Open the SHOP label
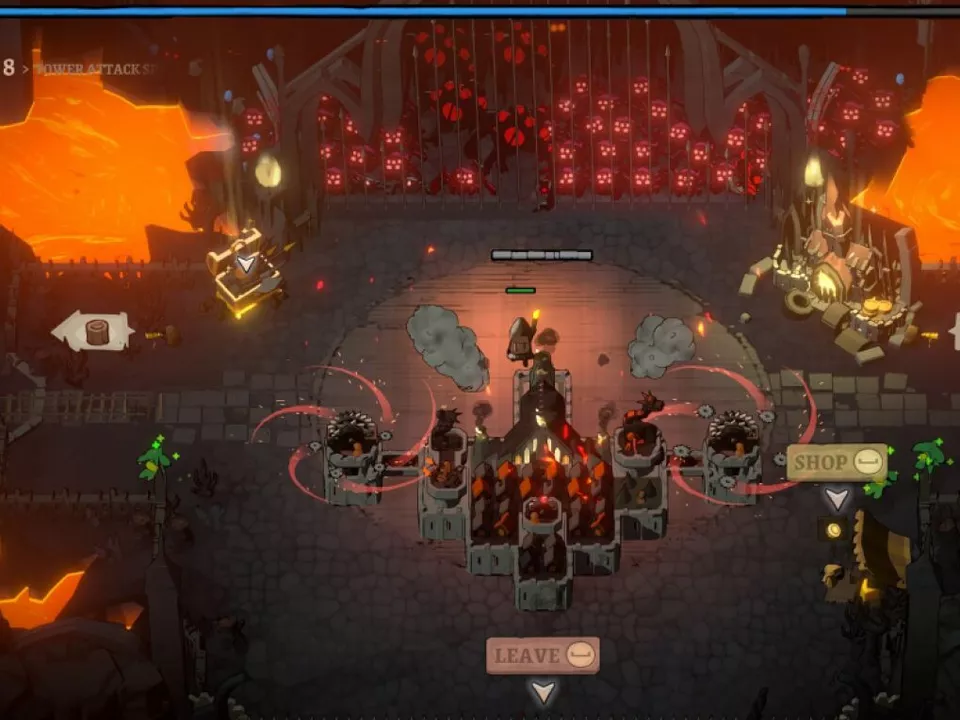 pyautogui.click(x=836, y=462)
